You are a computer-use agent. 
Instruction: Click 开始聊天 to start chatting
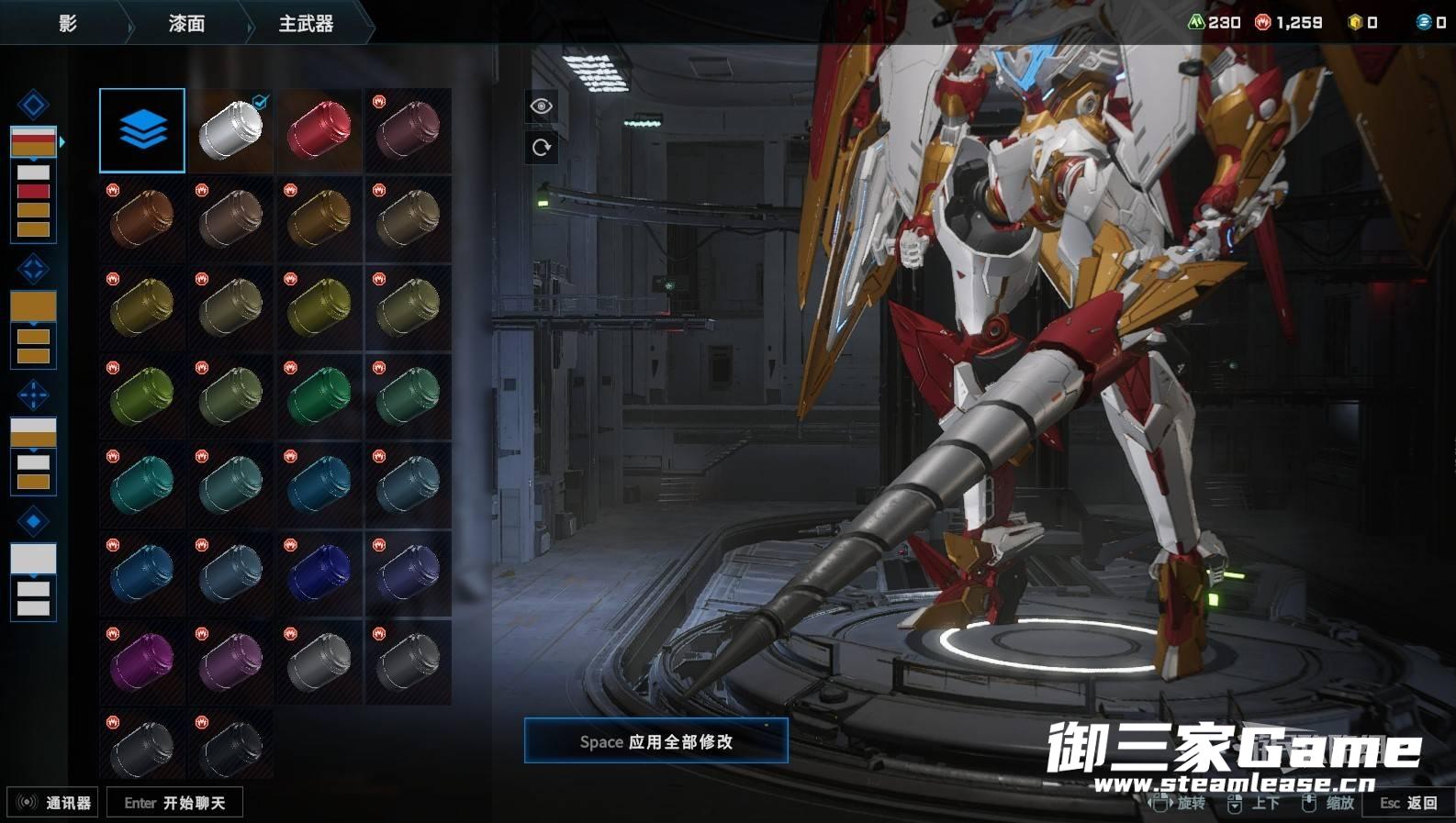(174, 803)
